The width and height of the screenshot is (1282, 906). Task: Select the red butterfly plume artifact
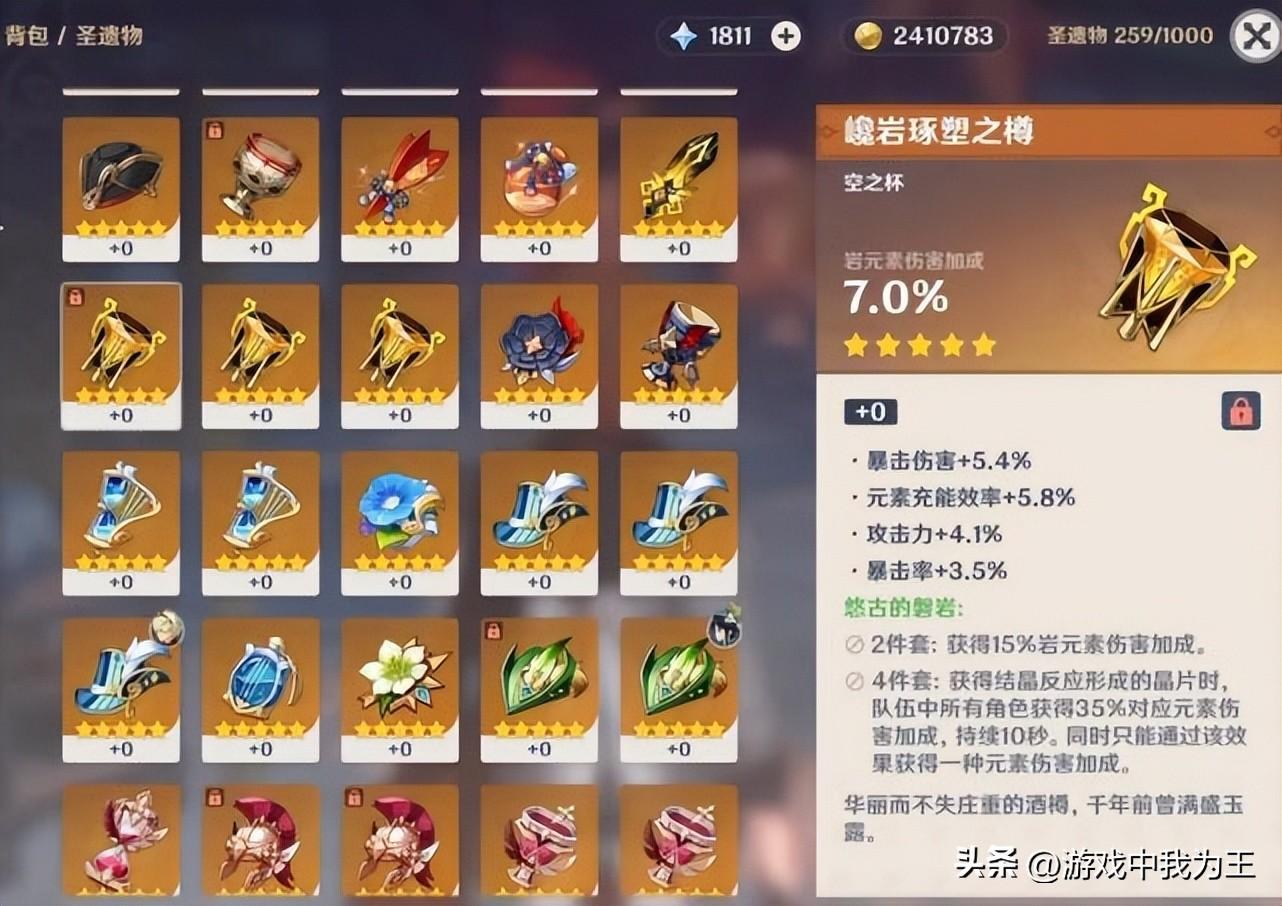(x=400, y=185)
